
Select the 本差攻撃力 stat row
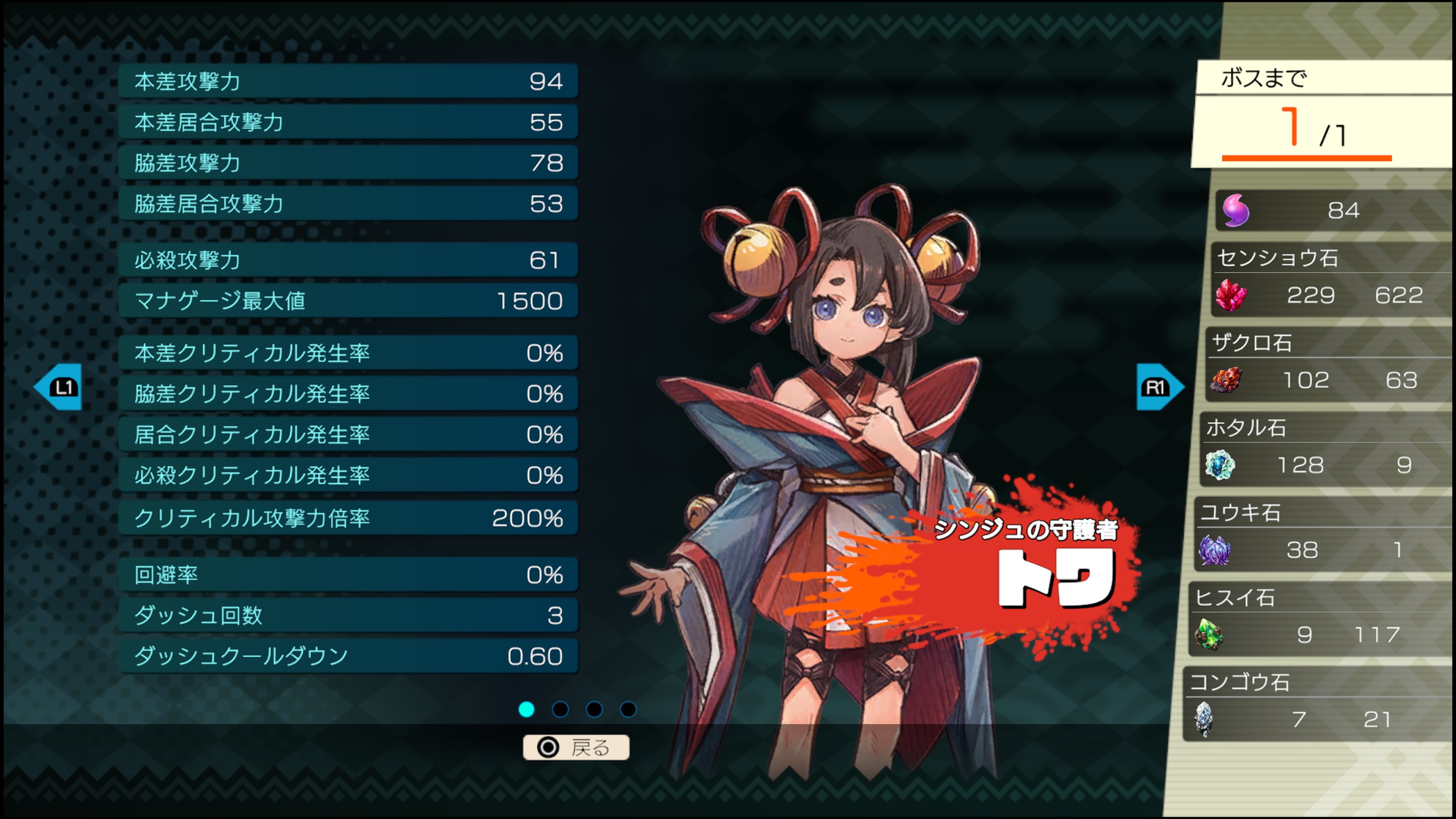[x=348, y=82]
